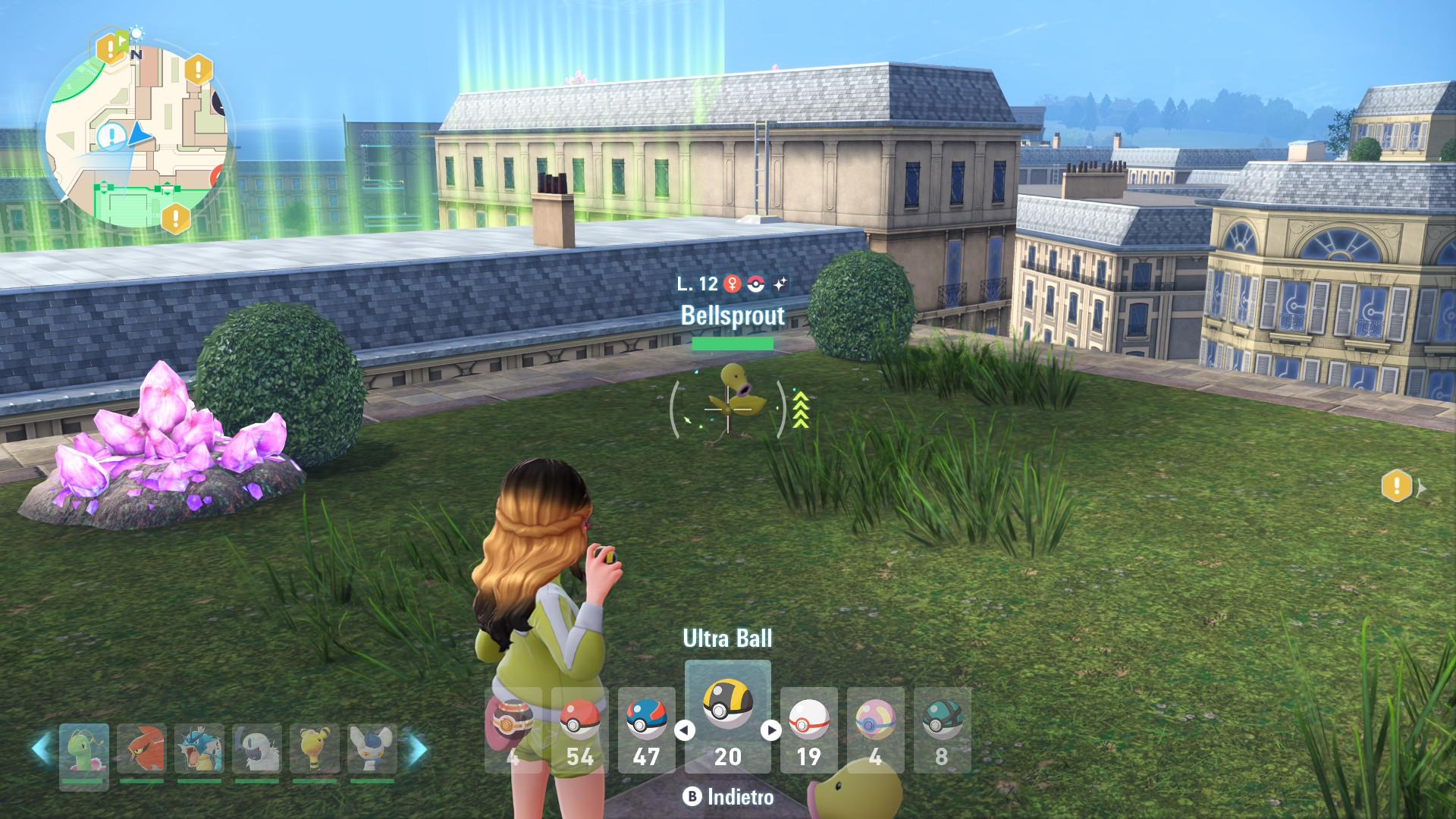Image resolution: width=1456 pixels, height=819 pixels.
Task: Choose Gyarados from the party bar
Action: [x=199, y=751]
